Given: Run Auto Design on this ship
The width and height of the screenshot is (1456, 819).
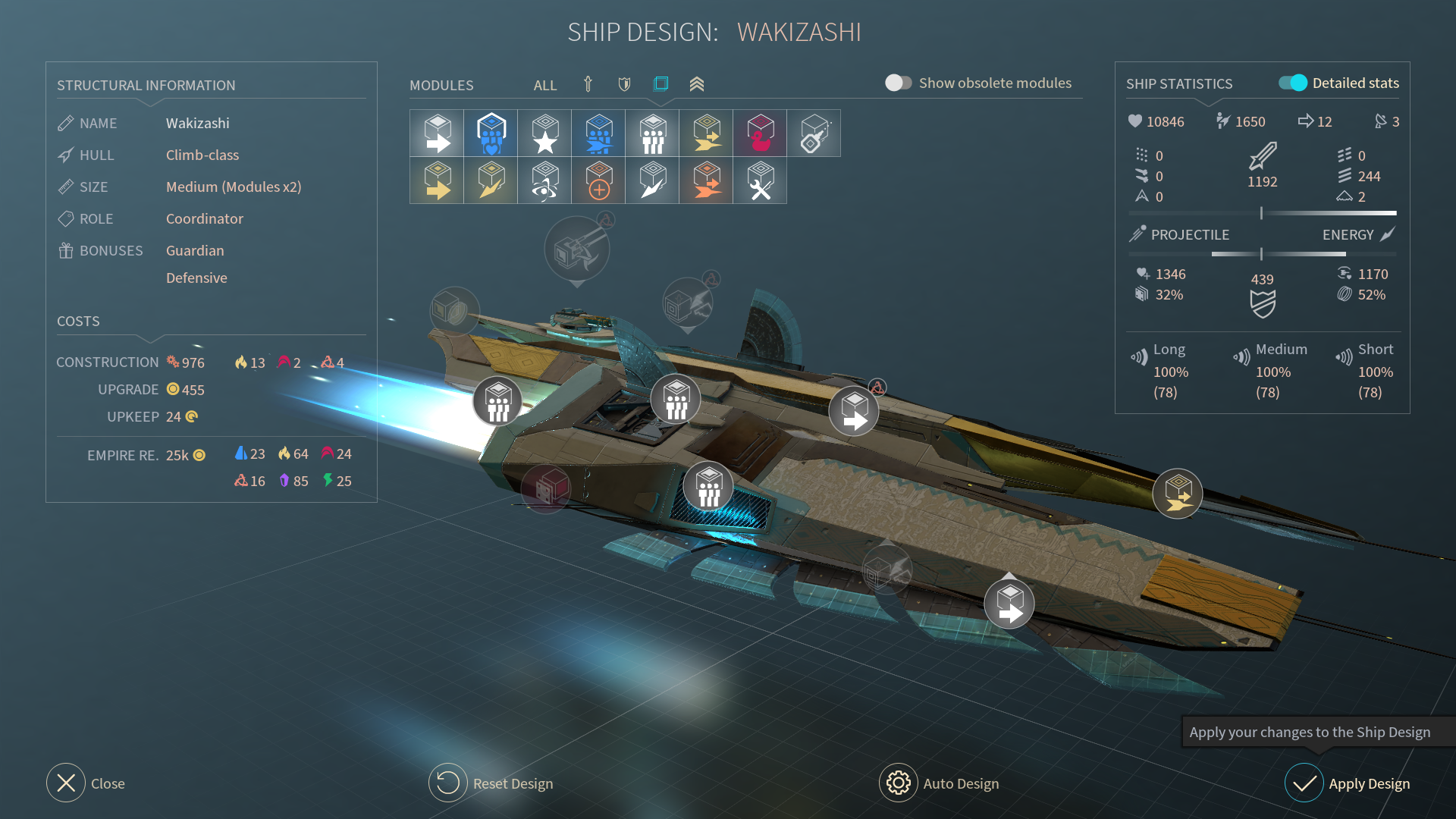Looking at the screenshot, I should tap(899, 783).
